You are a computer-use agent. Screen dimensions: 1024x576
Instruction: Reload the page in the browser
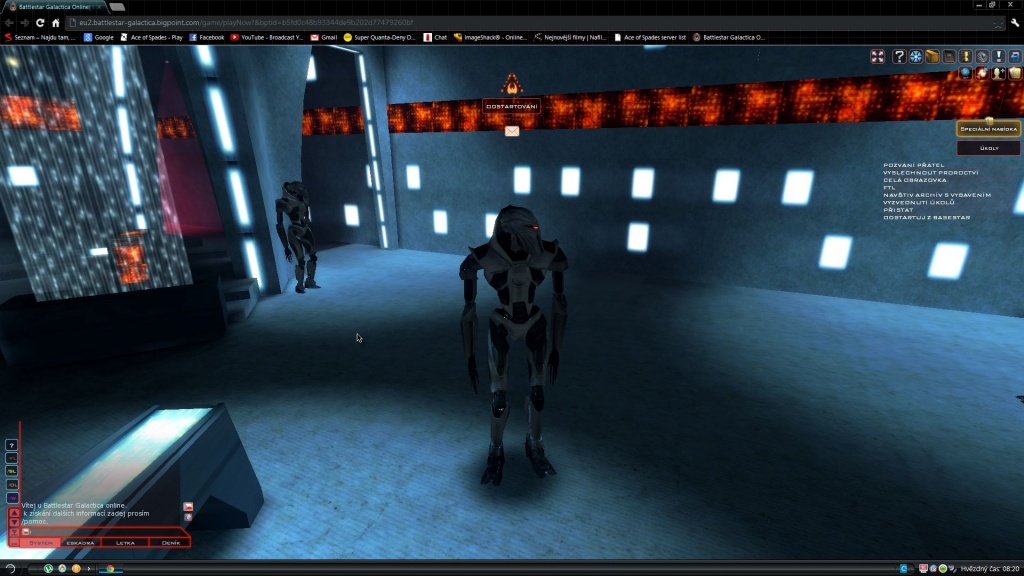click(40, 22)
